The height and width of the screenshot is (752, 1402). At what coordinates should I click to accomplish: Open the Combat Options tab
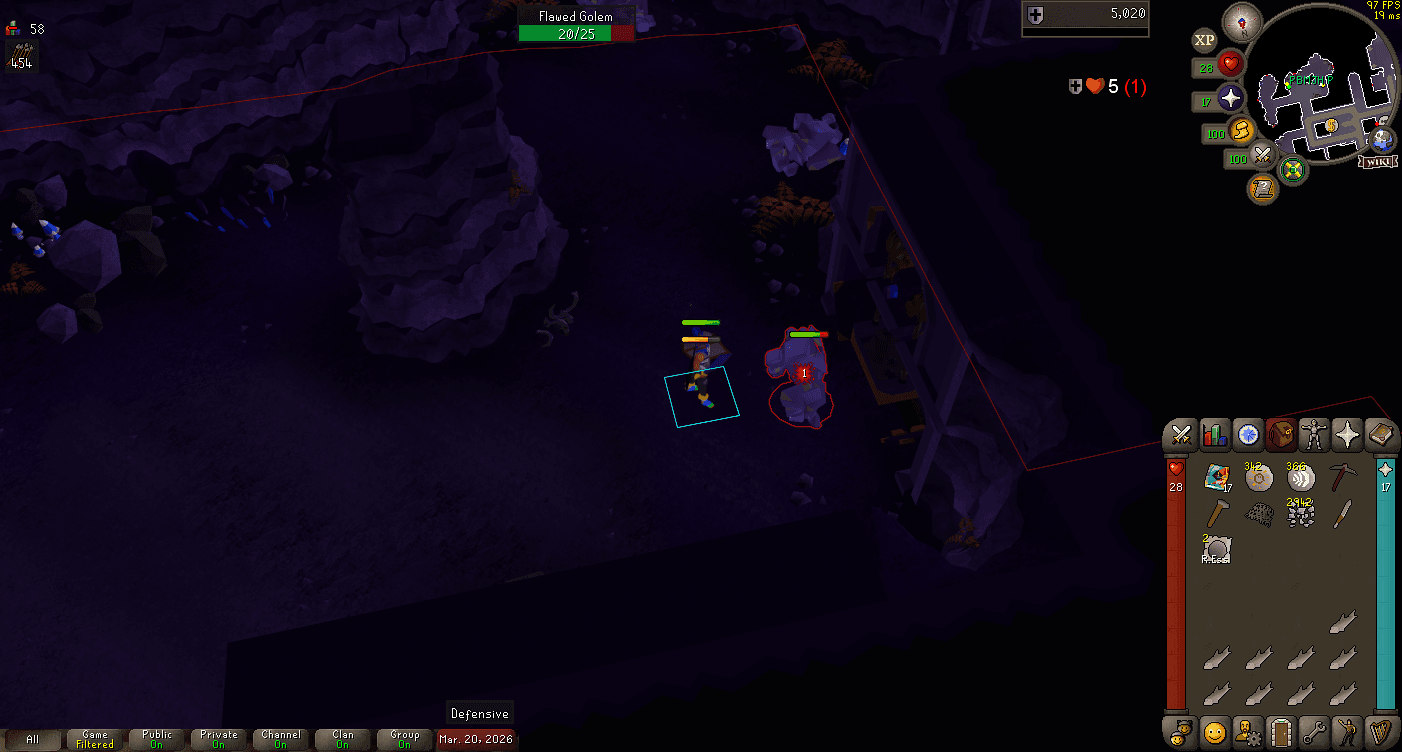tap(1181, 434)
